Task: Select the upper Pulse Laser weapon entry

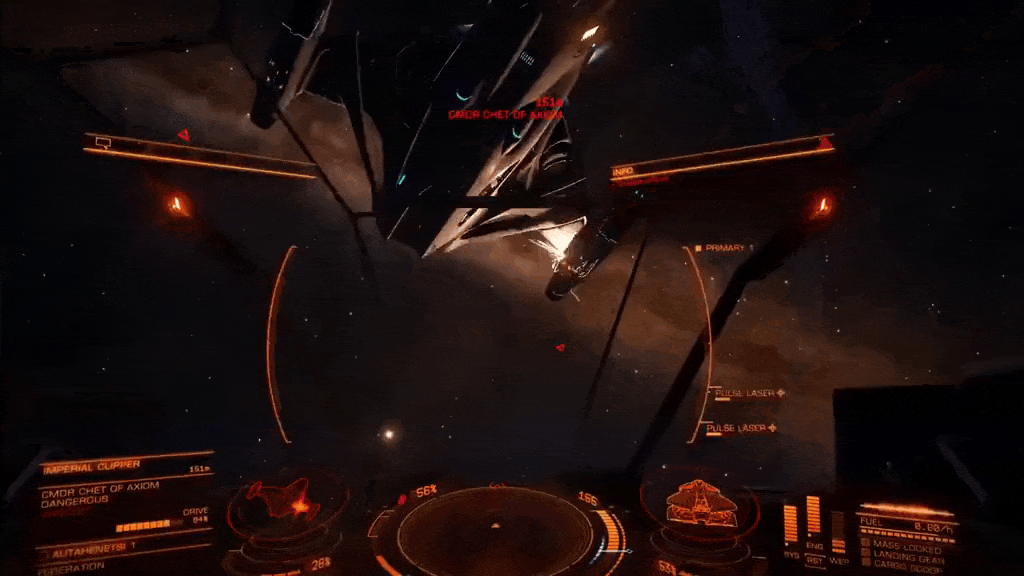Action: [745, 394]
